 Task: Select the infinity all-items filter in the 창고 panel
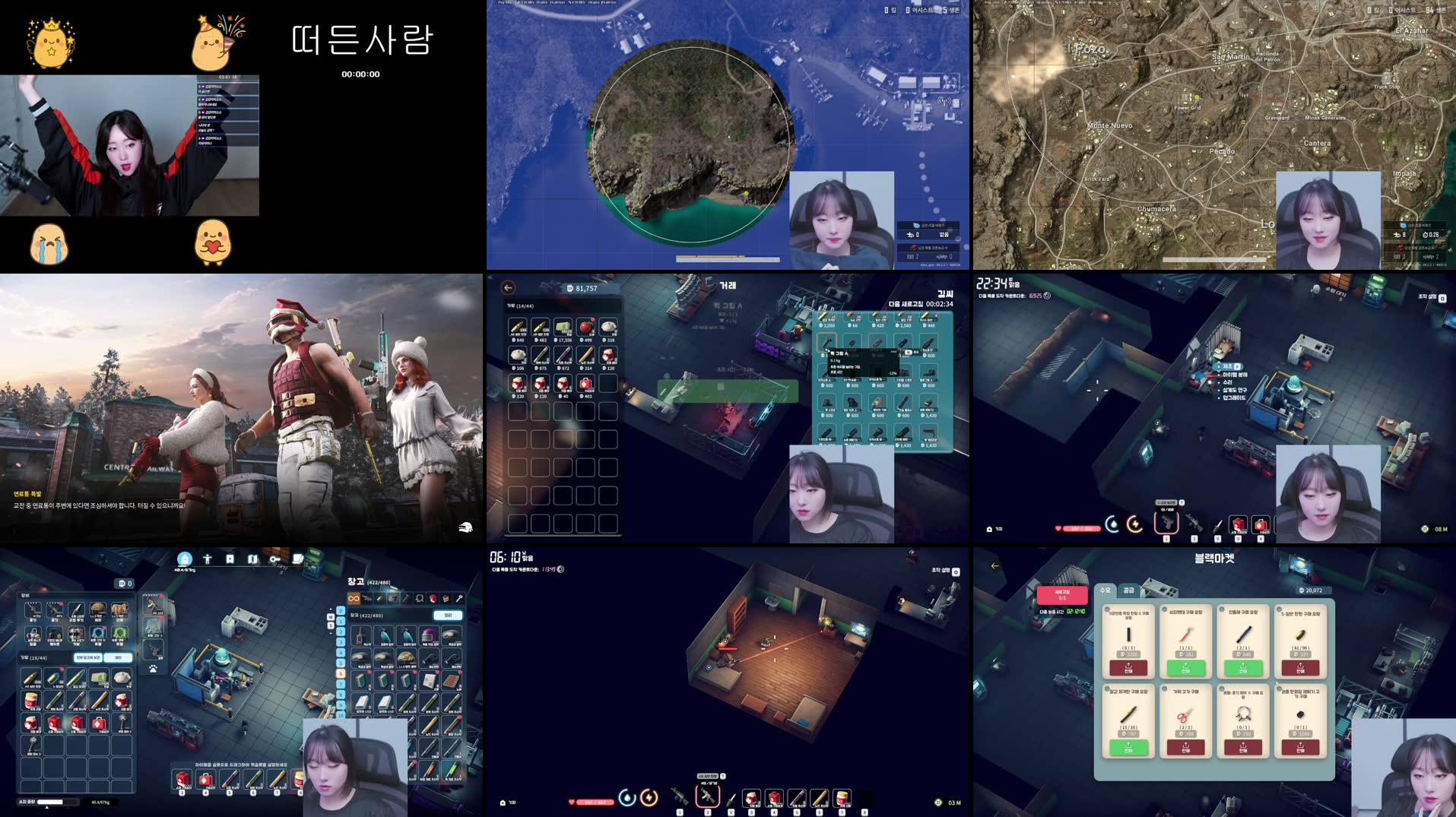coord(354,599)
